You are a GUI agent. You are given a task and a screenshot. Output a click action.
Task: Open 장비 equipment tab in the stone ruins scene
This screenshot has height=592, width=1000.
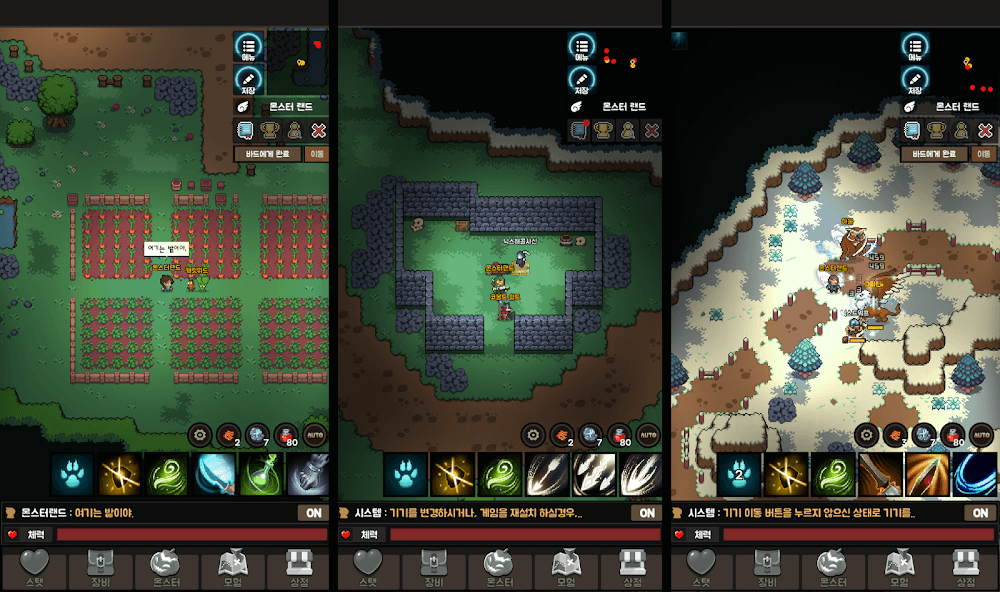point(434,568)
